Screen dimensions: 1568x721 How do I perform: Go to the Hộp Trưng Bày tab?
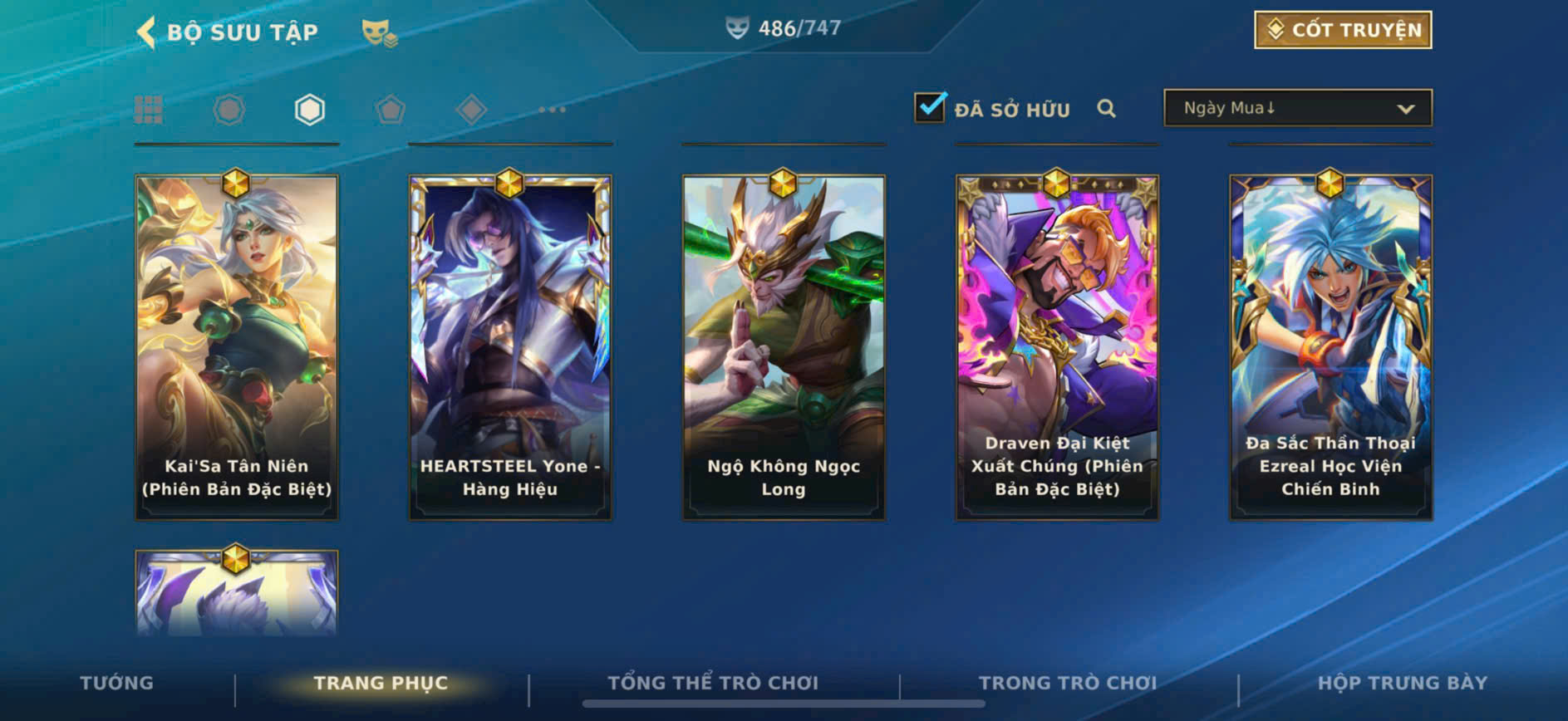(x=1402, y=683)
